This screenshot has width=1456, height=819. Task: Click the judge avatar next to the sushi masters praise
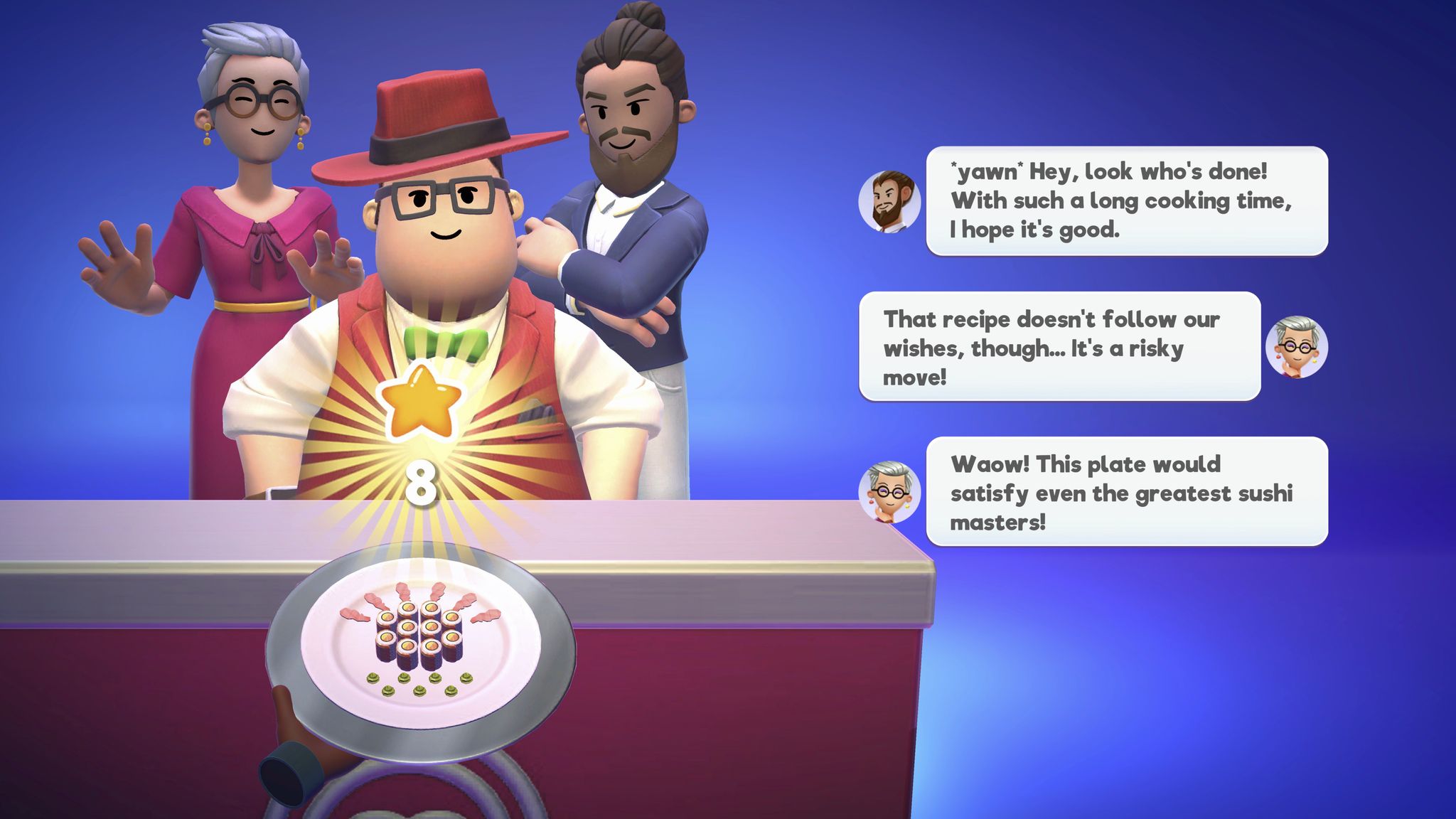(890, 491)
